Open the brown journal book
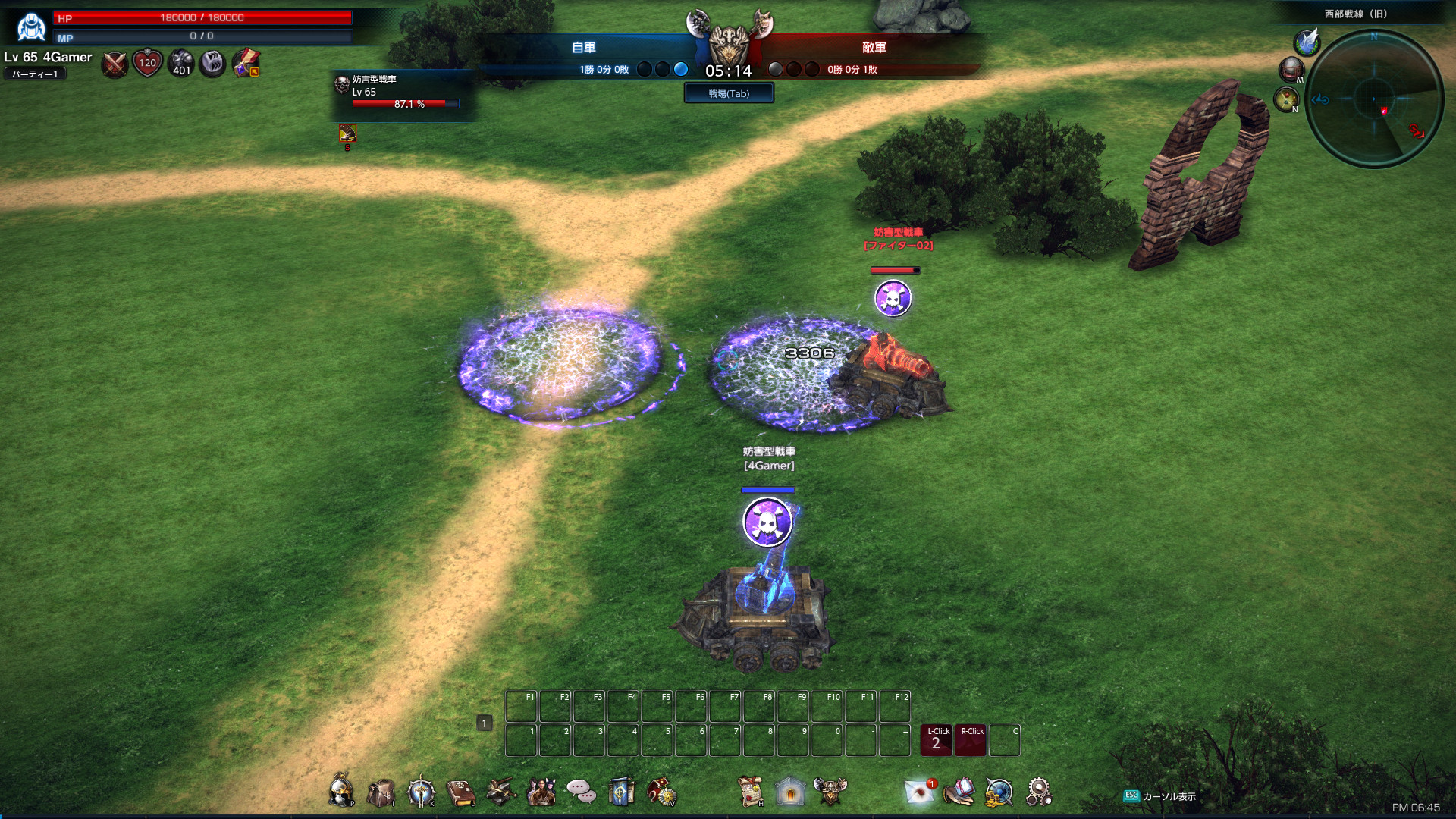The height and width of the screenshot is (819, 1456). tap(460, 792)
